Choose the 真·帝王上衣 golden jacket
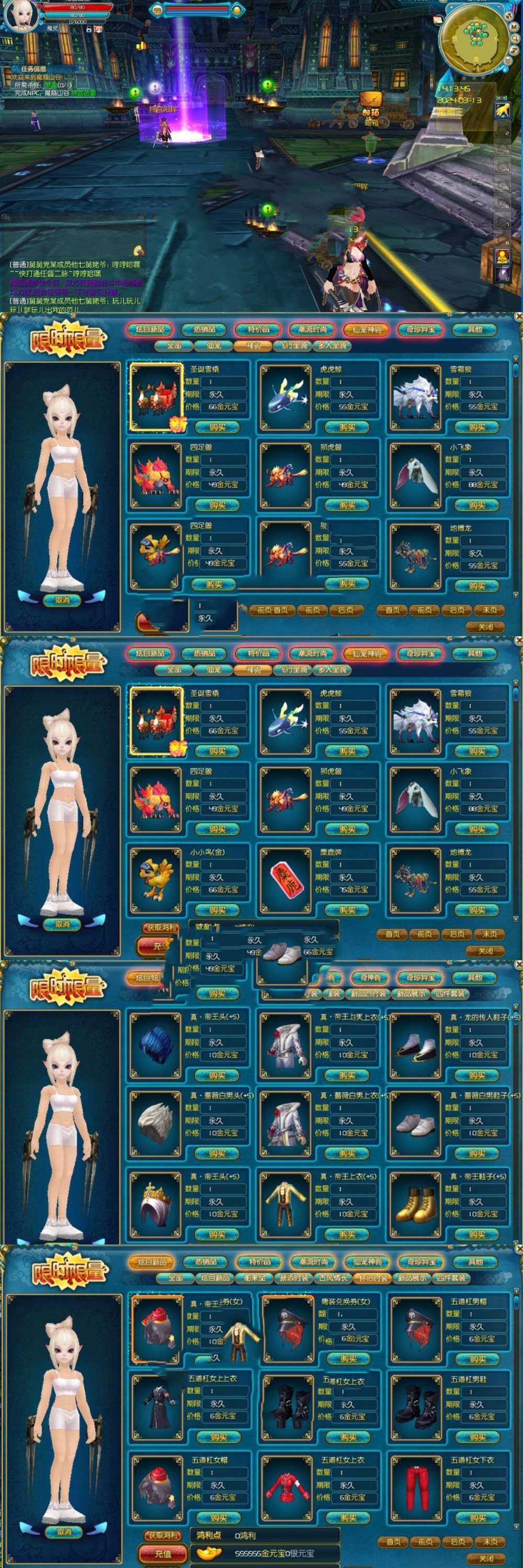The width and height of the screenshot is (523, 1568). tap(286, 1202)
